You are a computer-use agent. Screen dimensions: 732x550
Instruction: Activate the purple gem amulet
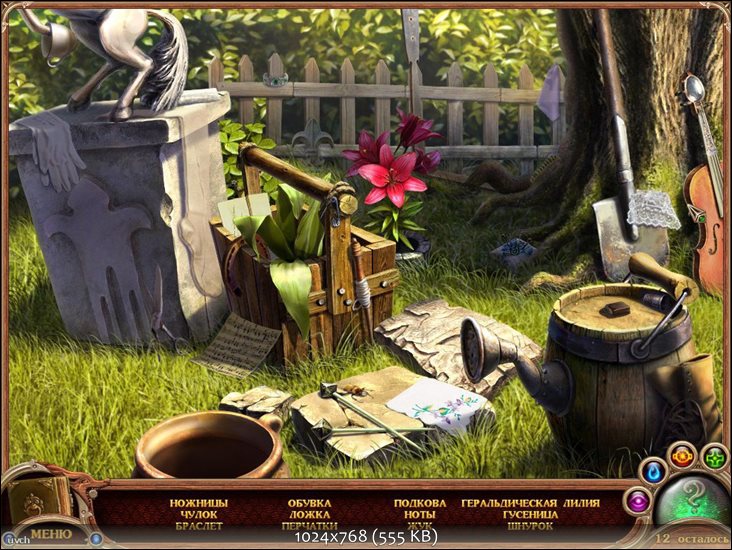[636, 500]
